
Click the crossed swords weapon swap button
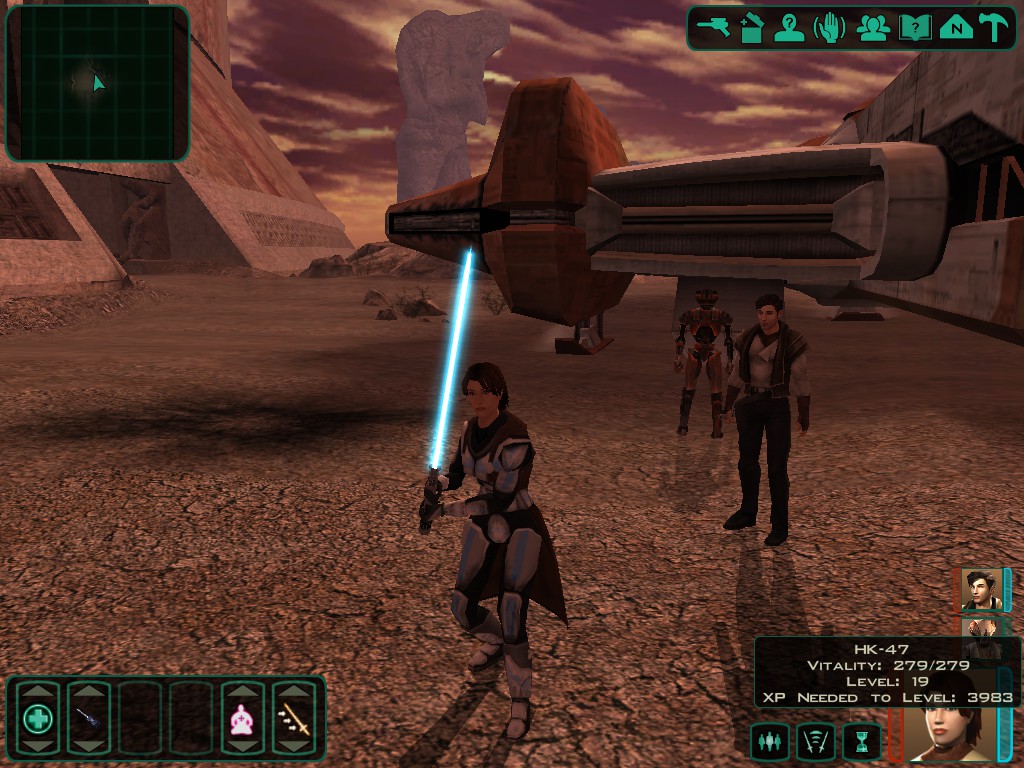pos(815,741)
